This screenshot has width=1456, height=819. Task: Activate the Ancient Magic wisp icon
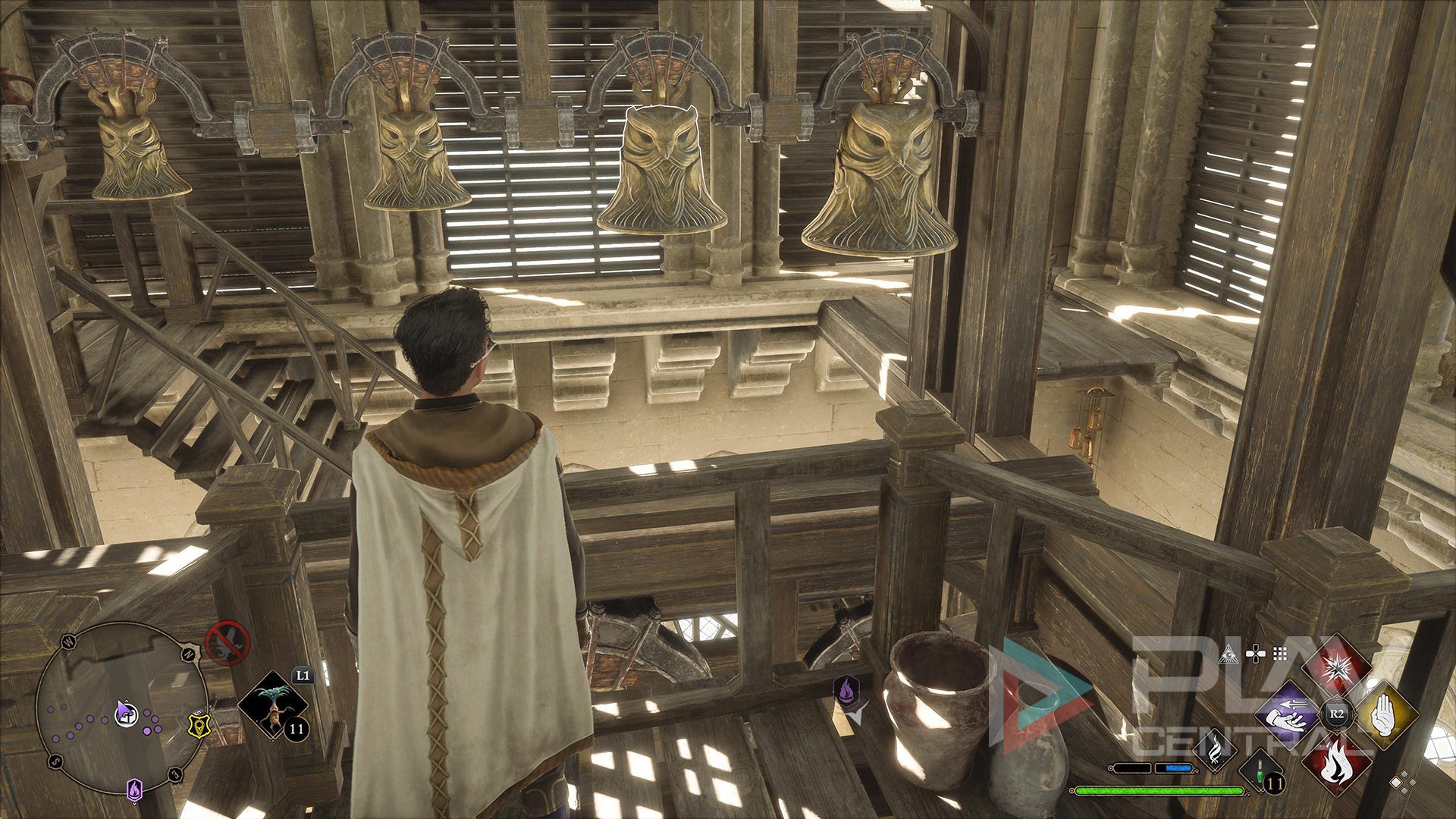point(1216,749)
